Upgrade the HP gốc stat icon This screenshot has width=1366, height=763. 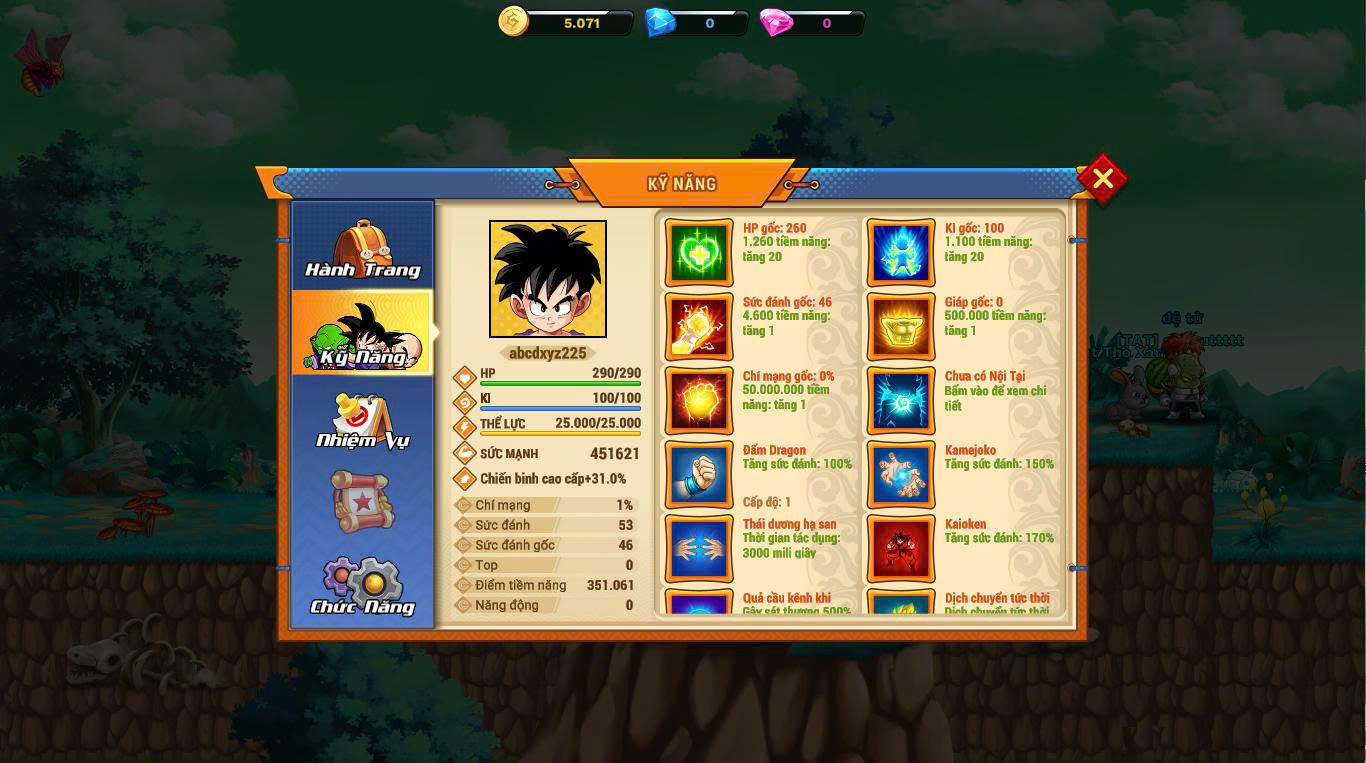[699, 252]
